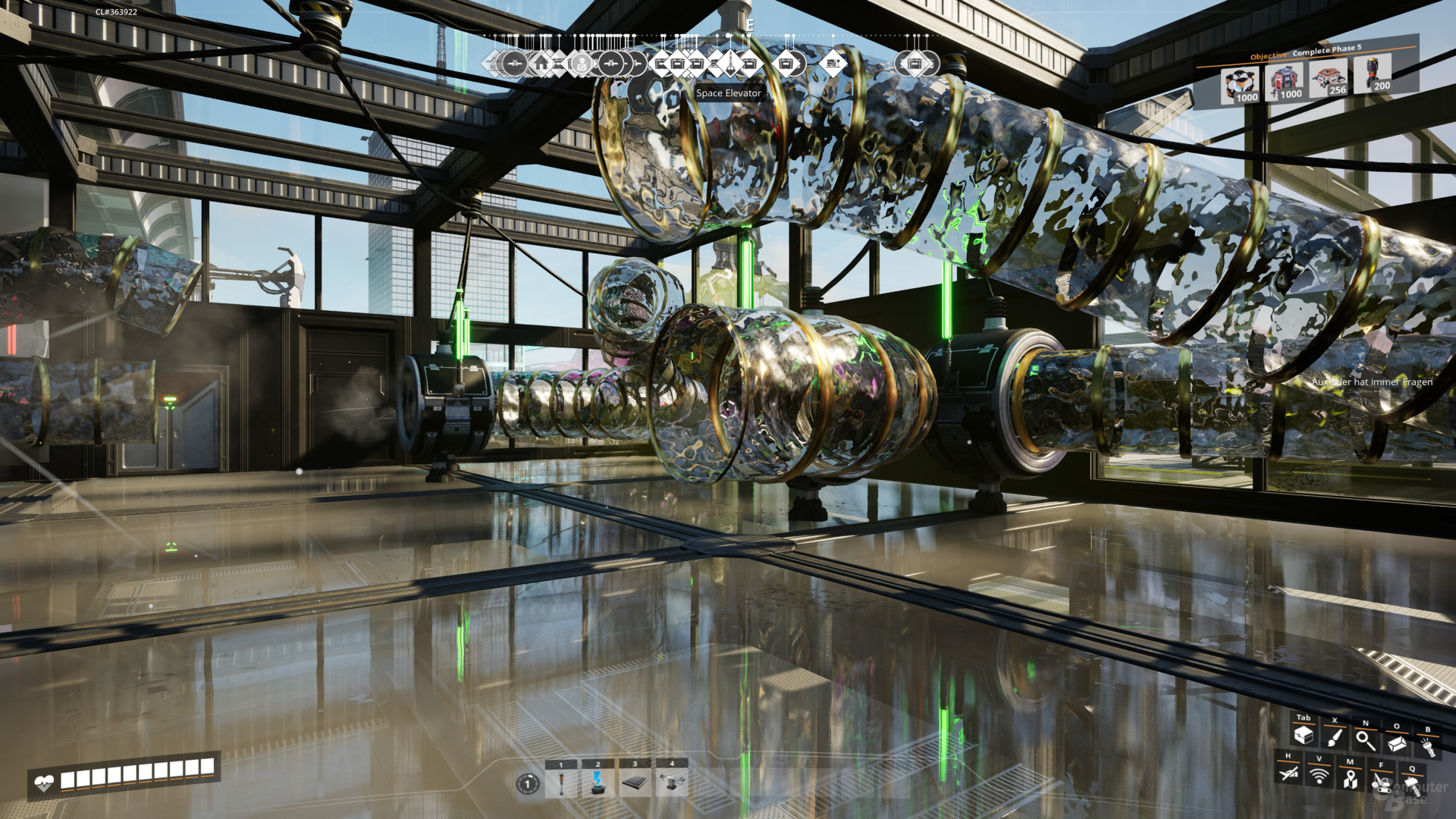This screenshot has width=1456, height=819.
Task: Open the build menu hammer icon
Action: pyautogui.click(x=1412, y=785)
